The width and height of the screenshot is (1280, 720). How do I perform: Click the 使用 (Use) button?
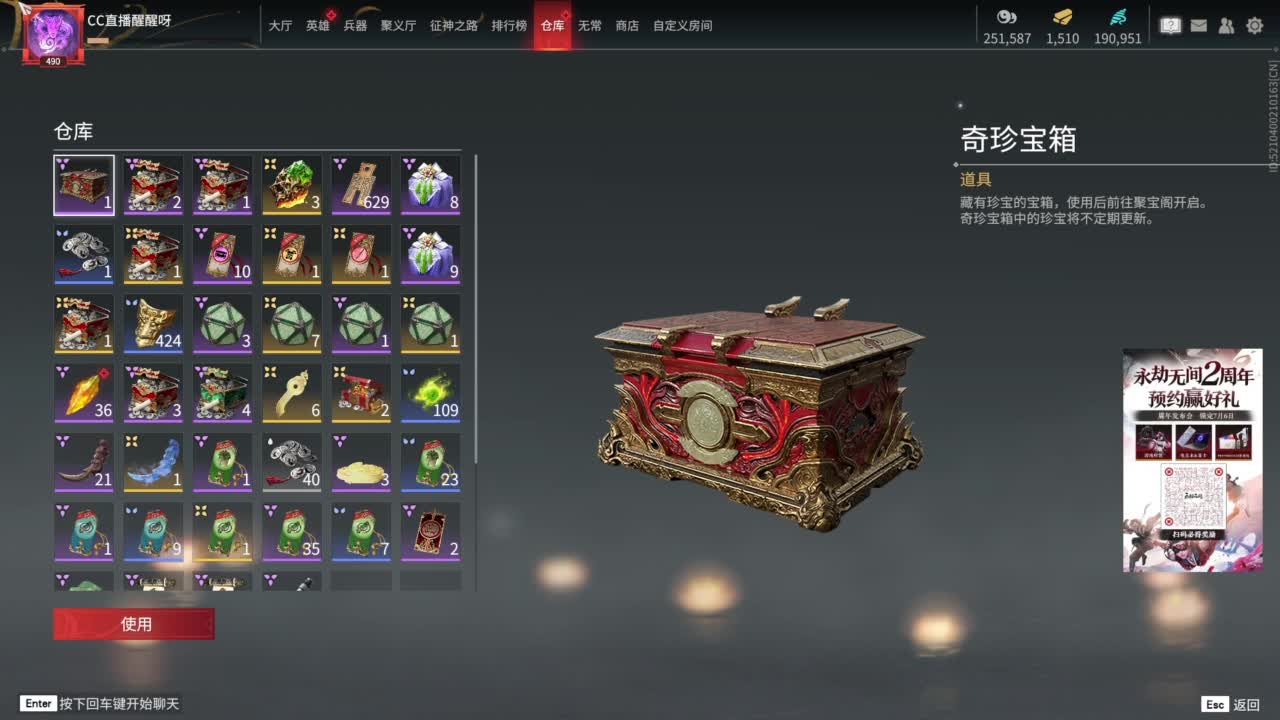pyautogui.click(x=133, y=623)
